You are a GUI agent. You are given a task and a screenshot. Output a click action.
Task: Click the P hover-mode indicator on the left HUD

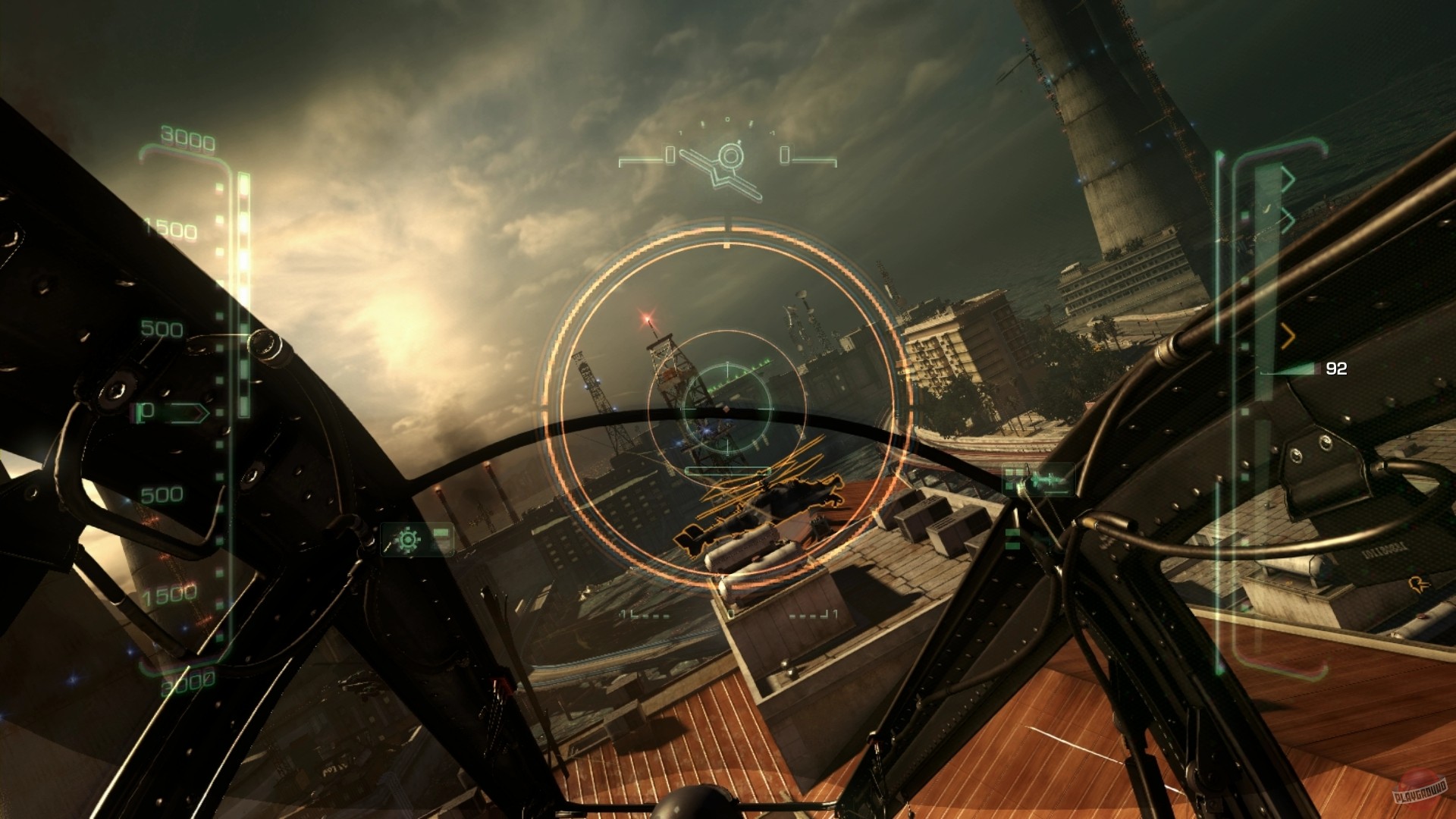147,411
